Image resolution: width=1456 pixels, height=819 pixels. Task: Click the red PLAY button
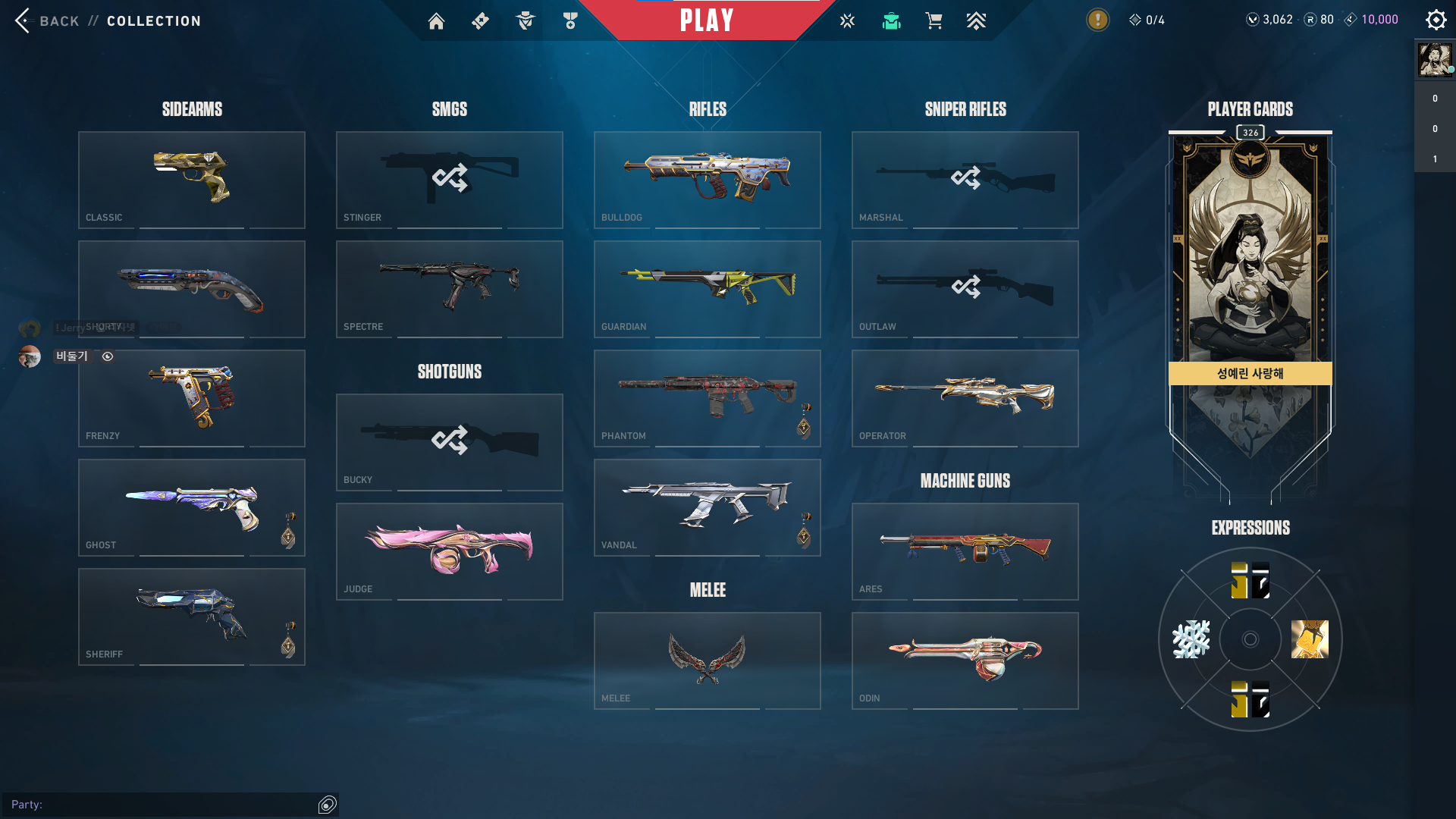707,20
